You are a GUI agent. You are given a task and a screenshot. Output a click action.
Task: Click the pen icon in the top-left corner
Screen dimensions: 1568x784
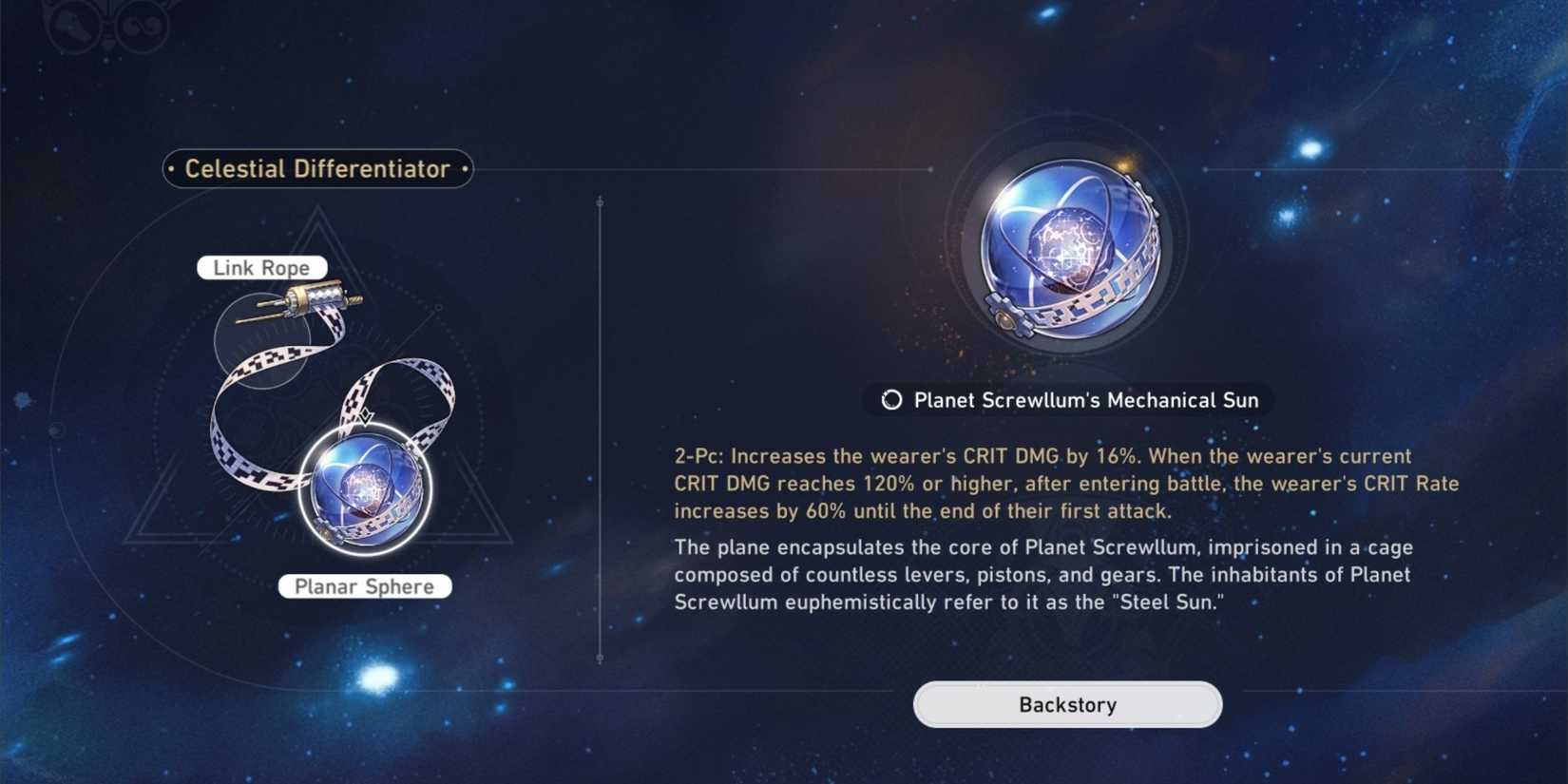click(x=73, y=25)
